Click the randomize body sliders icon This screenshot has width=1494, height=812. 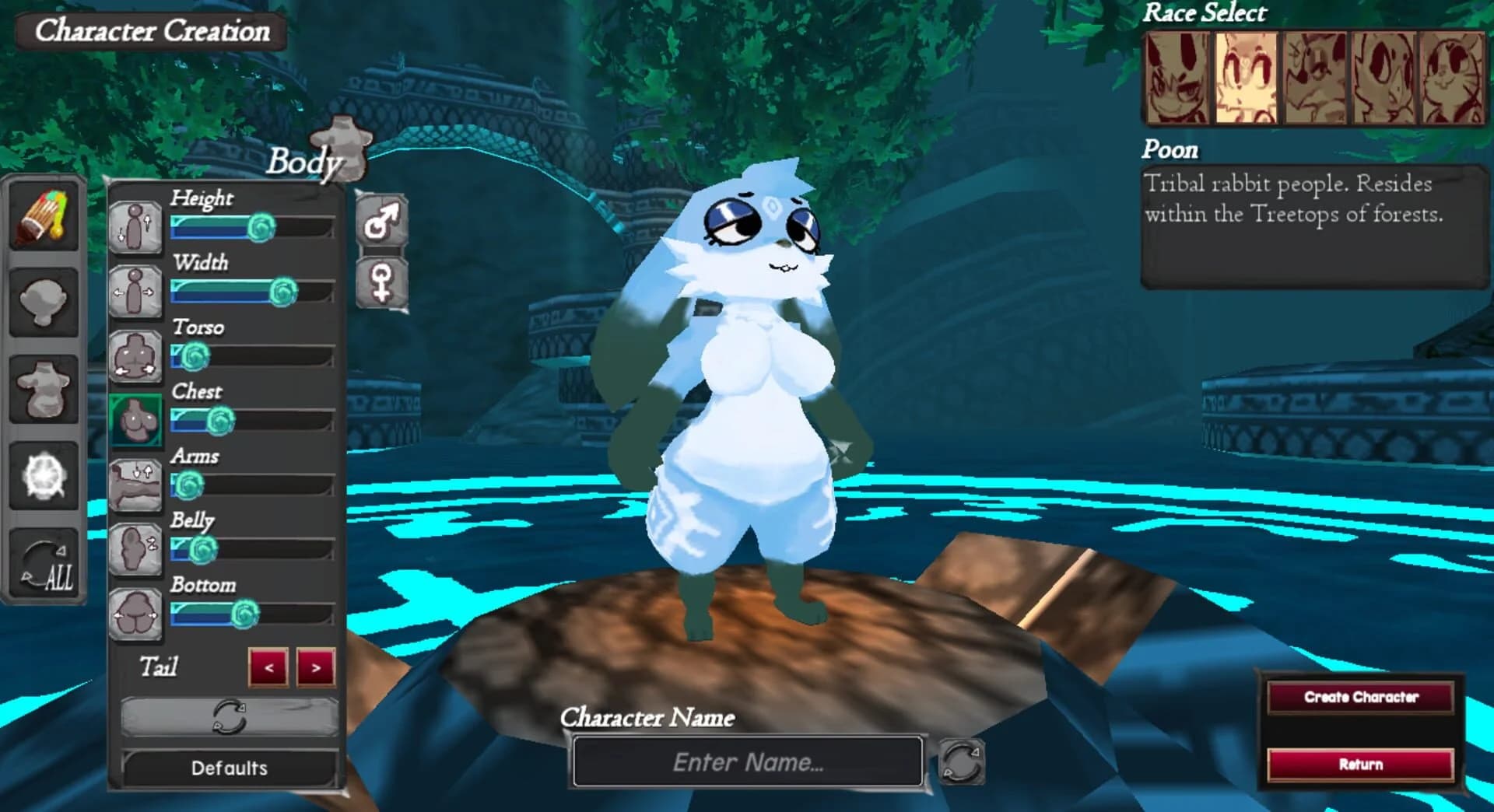click(x=228, y=718)
